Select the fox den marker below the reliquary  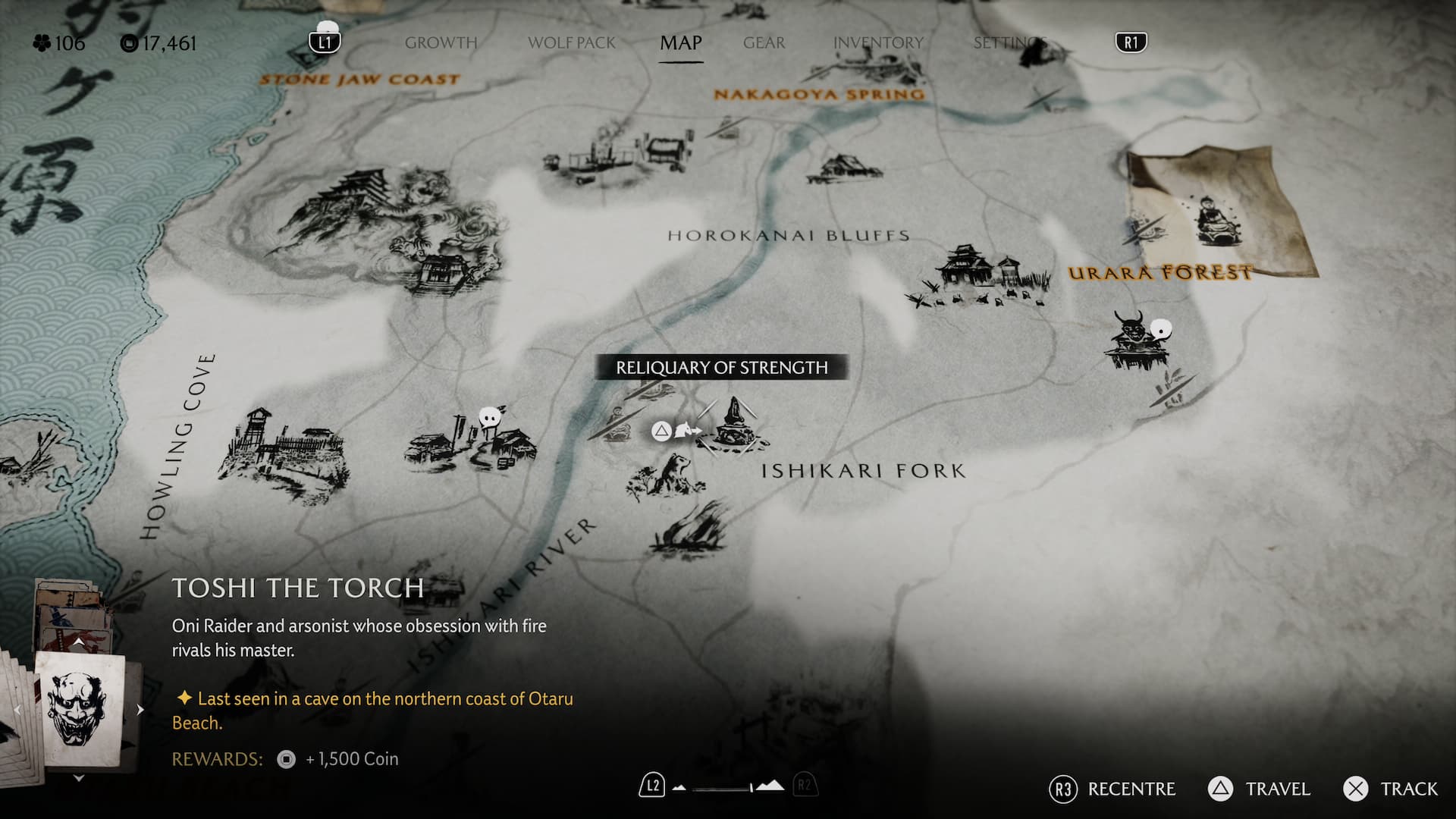tap(667, 478)
